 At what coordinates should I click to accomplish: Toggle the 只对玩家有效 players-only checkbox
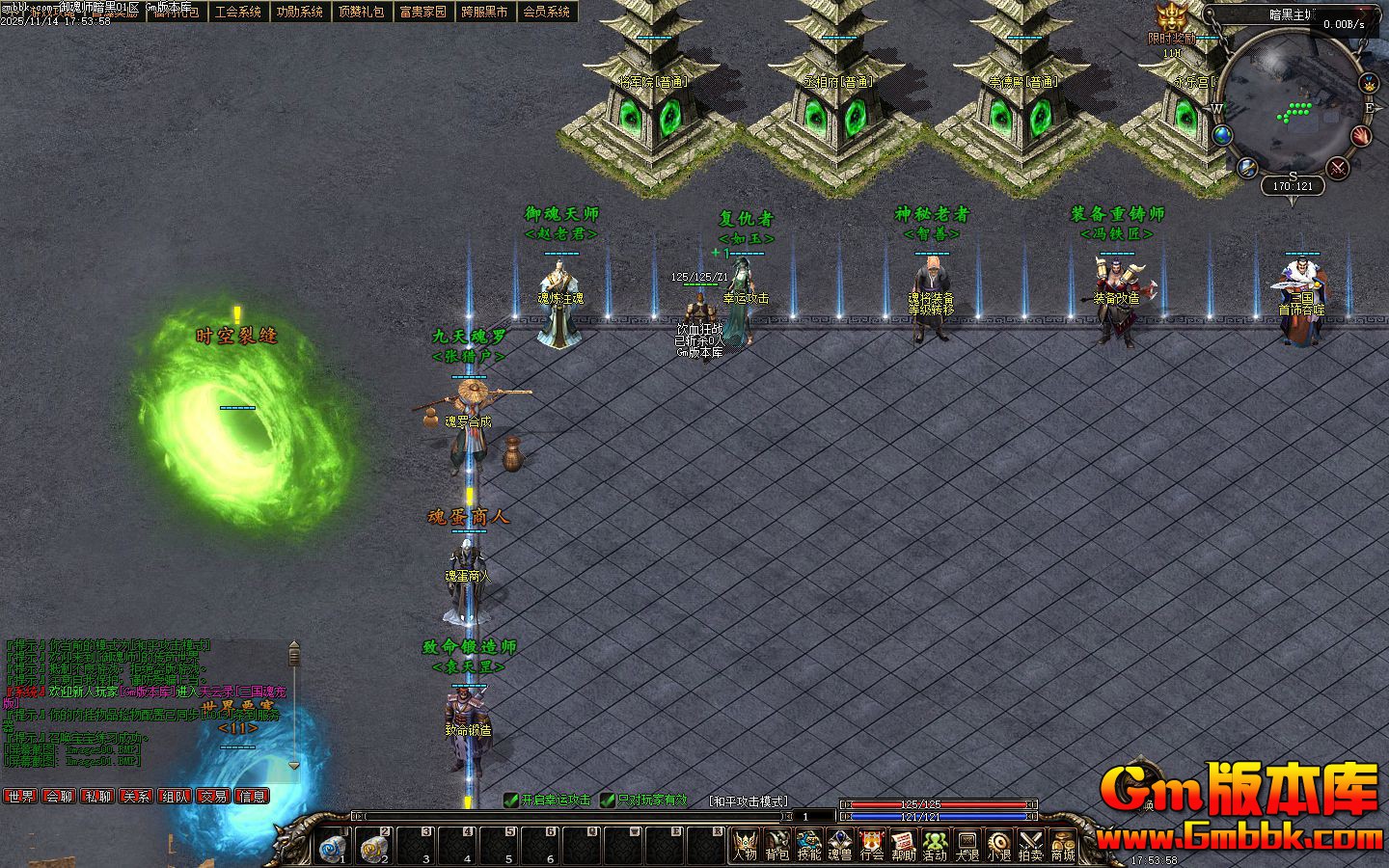pos(608,800)
